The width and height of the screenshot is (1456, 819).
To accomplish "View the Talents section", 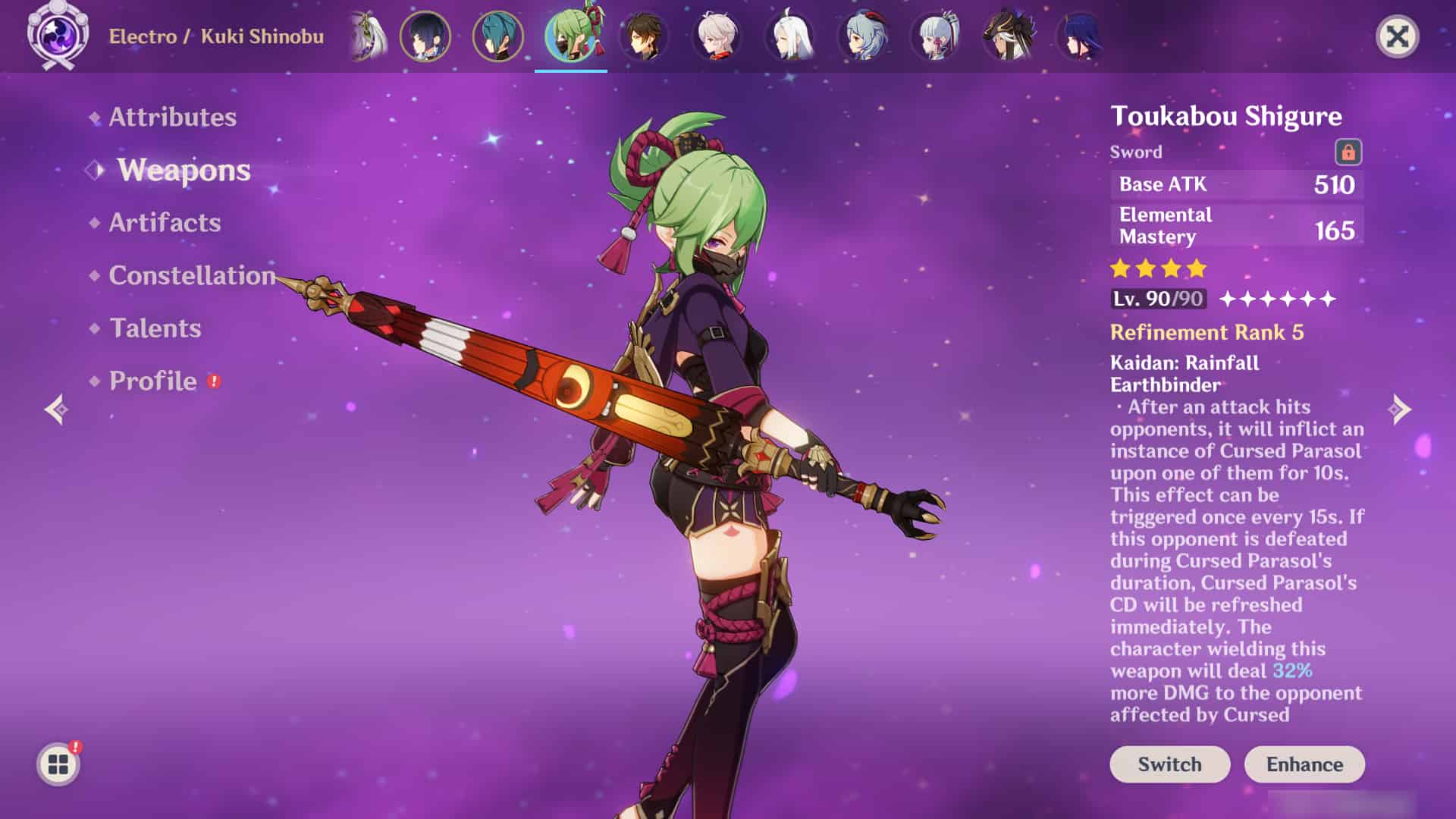I will 155,328.
